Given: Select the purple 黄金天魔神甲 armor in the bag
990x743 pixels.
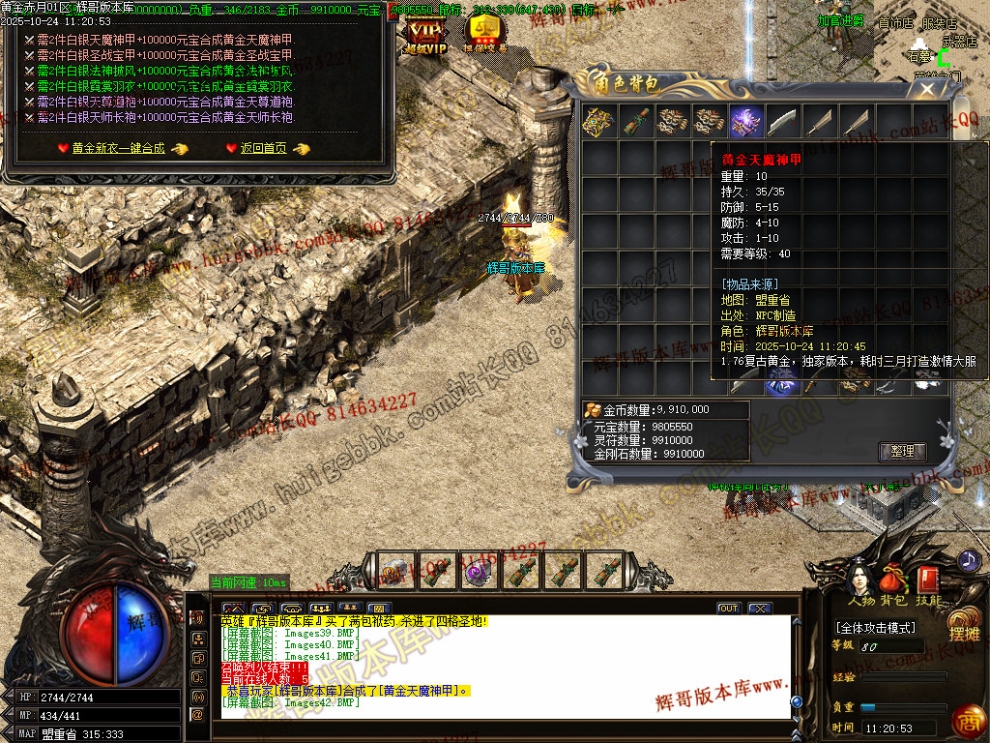Looking at the screenshot, I should pos(746,121).
